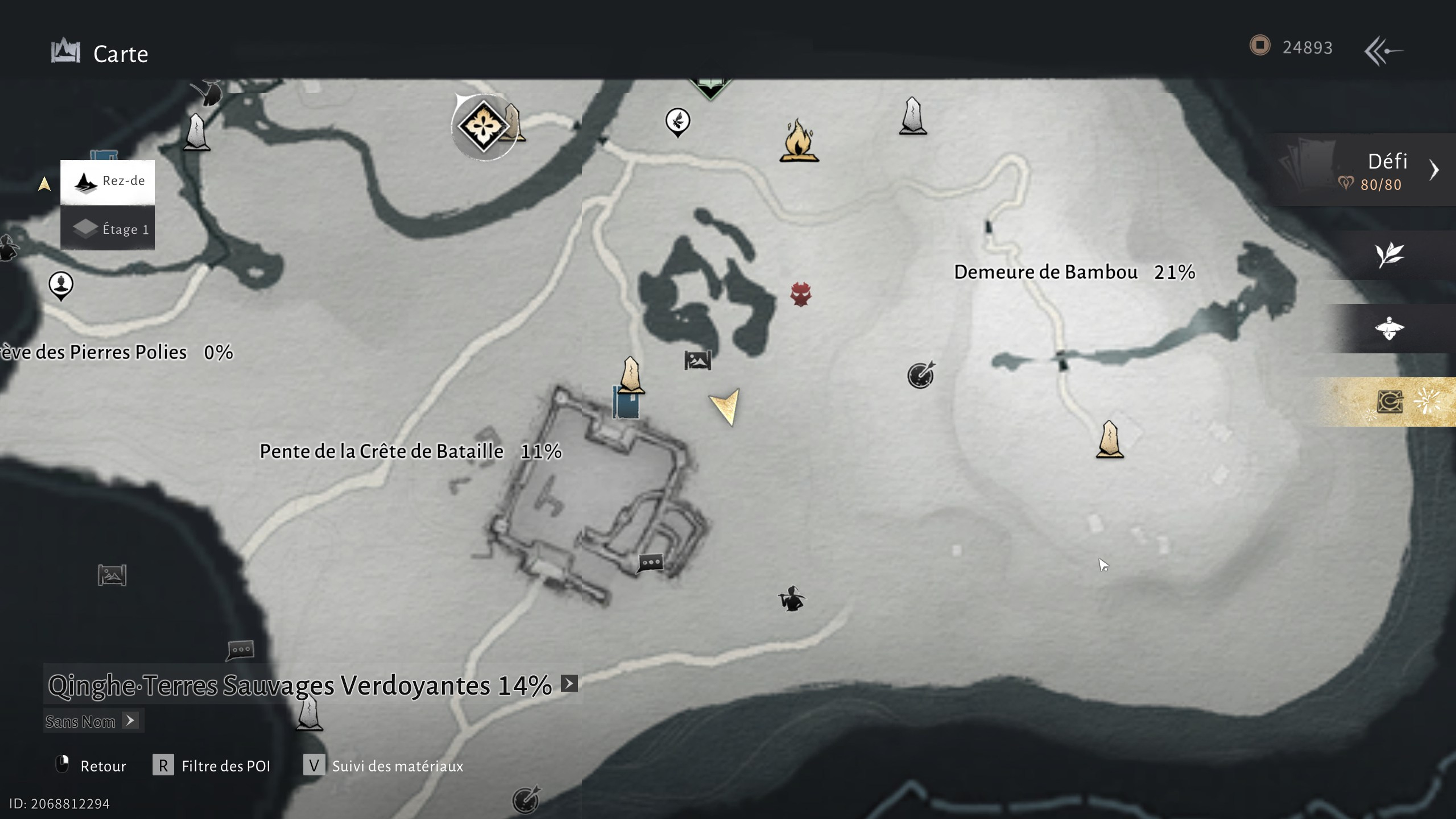This screenshot has width=1456, height=819.
Task: Activate Filtre des POI
Action: [225, 766]
